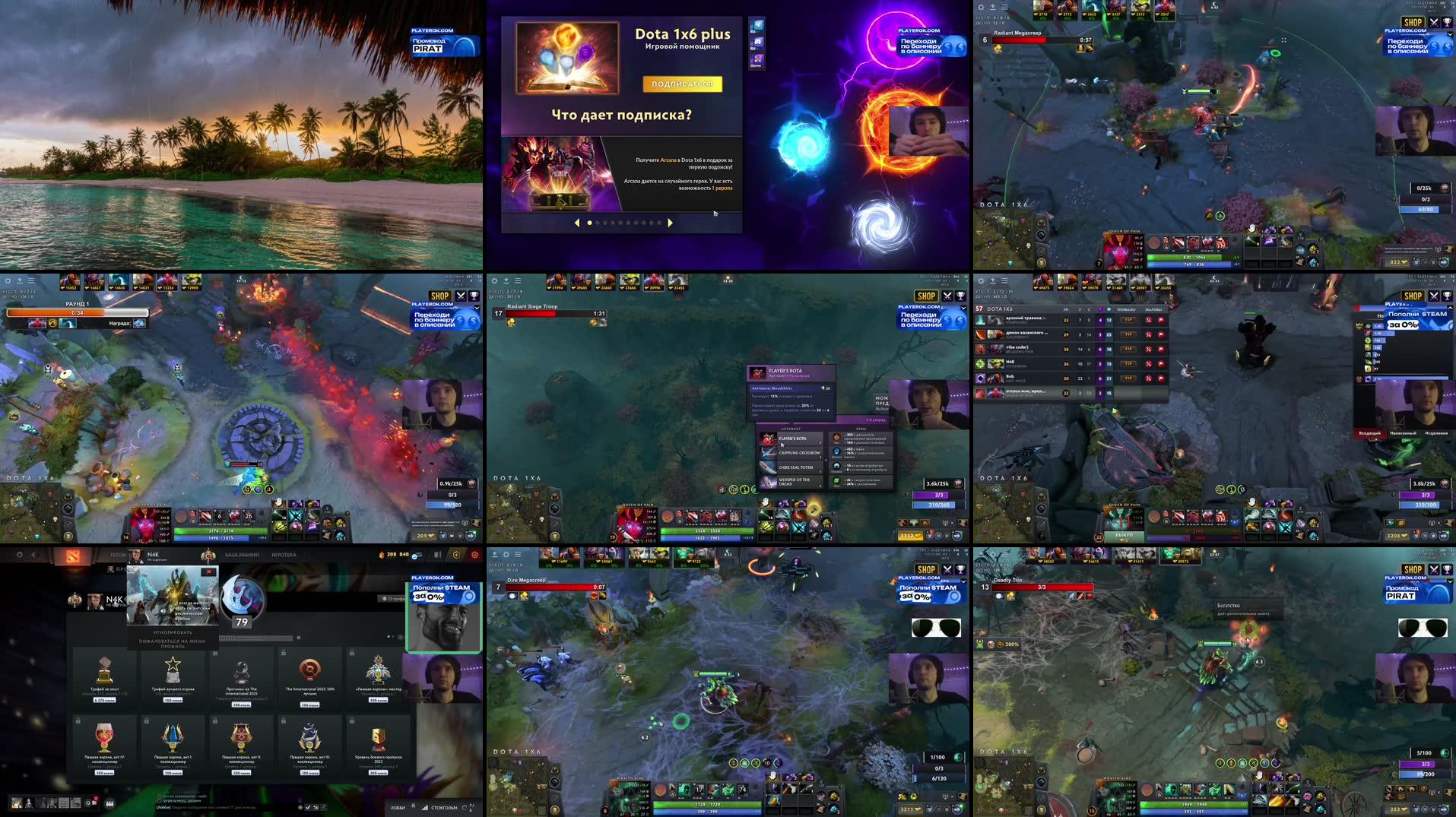1456x817 pixels.
Task: Click the right carousel arrow on the subscription panel
Action: 670,223
